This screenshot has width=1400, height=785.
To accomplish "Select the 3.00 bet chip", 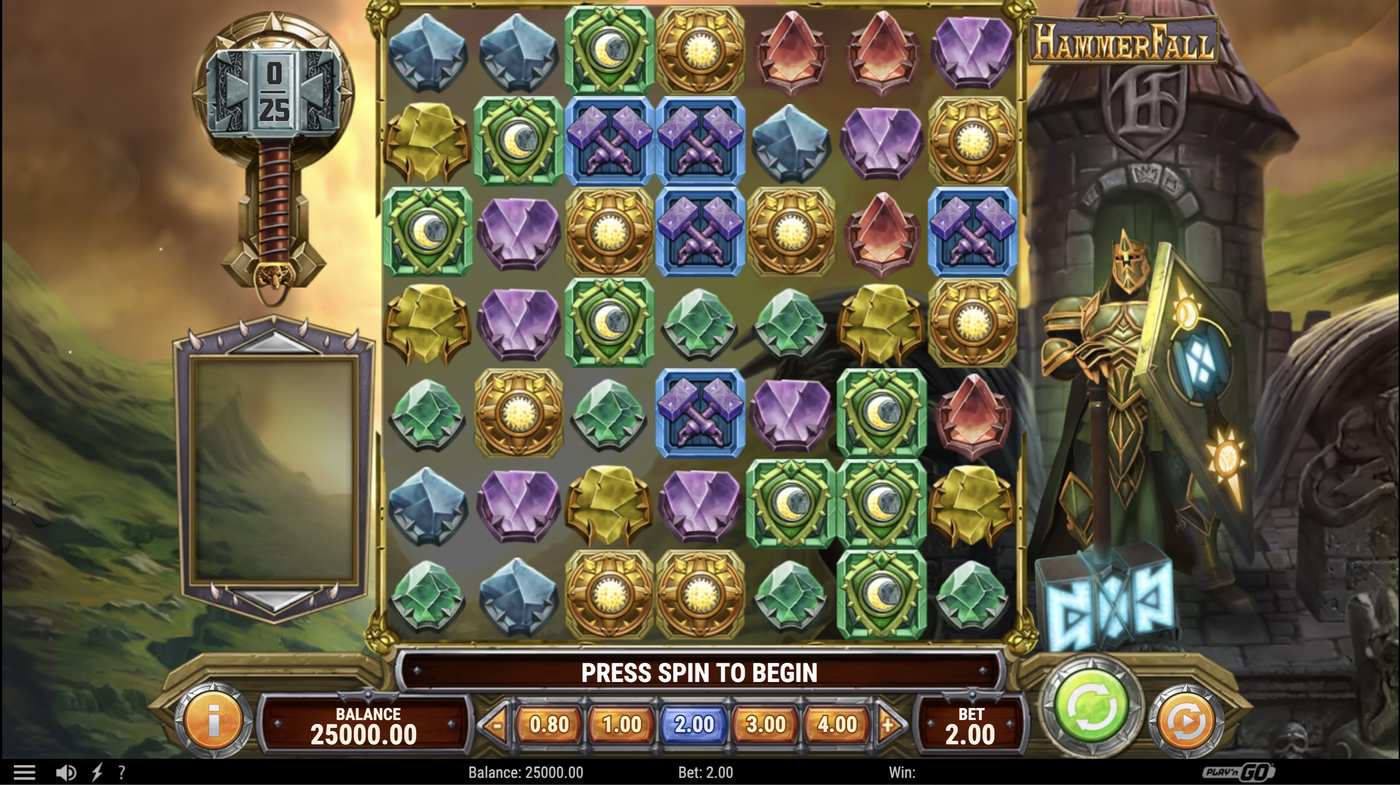I will (x=765, y=723).
